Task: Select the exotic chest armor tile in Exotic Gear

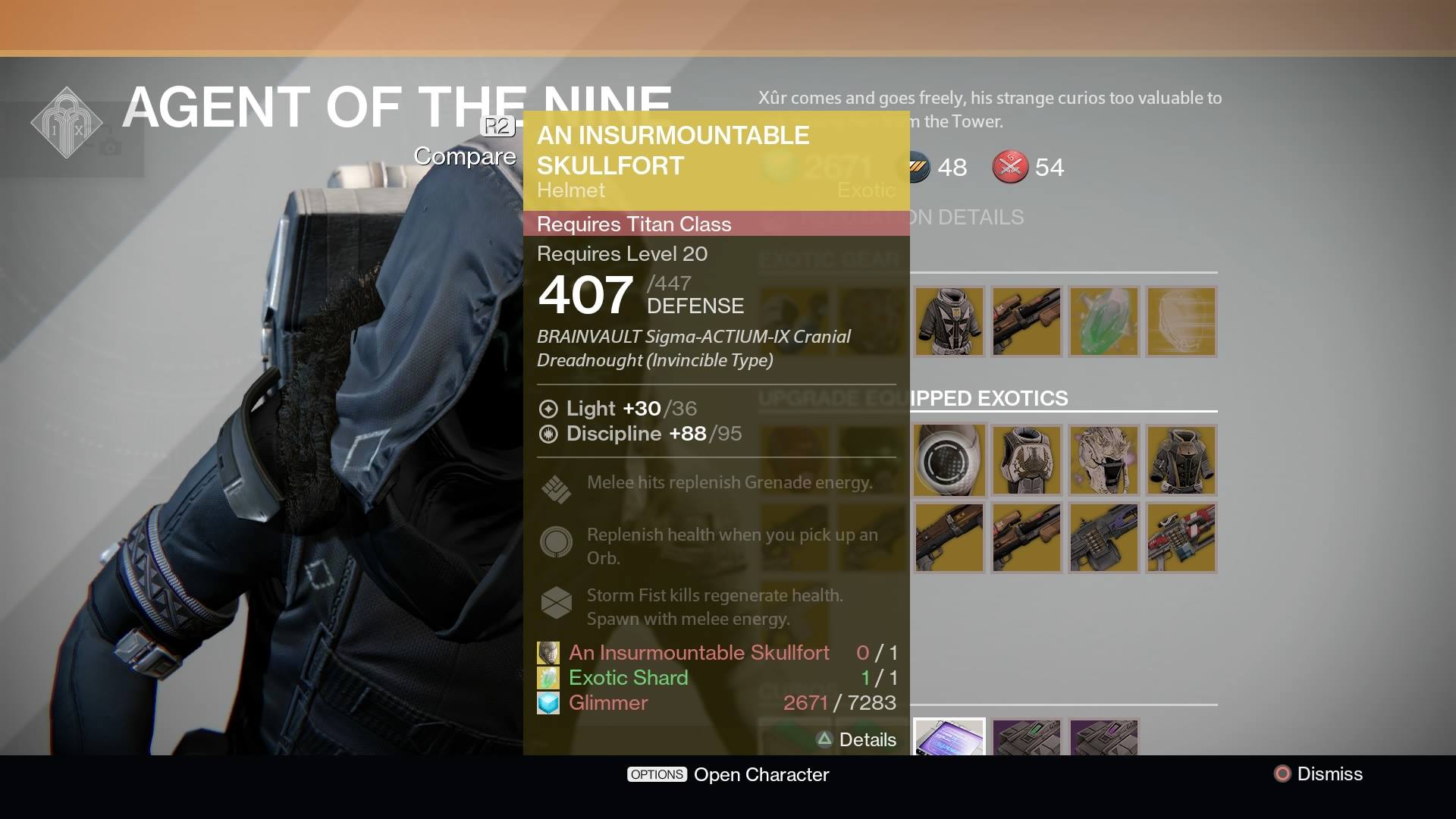Action: pos(949,322)
